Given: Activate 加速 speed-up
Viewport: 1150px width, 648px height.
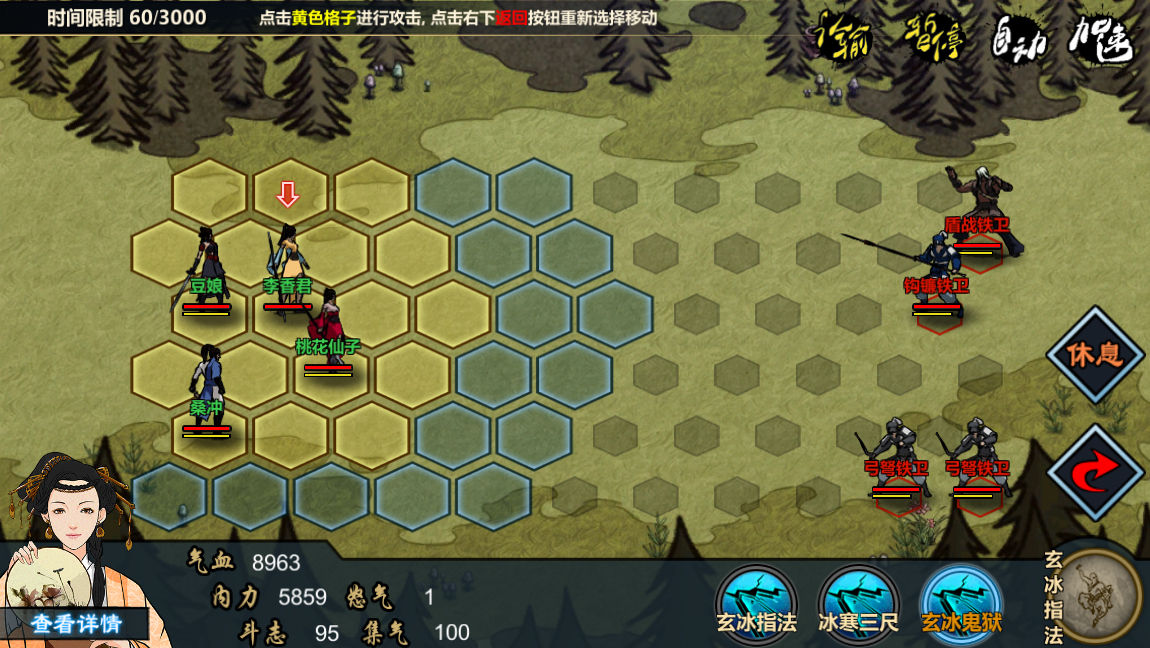Looking at the screenshot, I should [1100, 38].
